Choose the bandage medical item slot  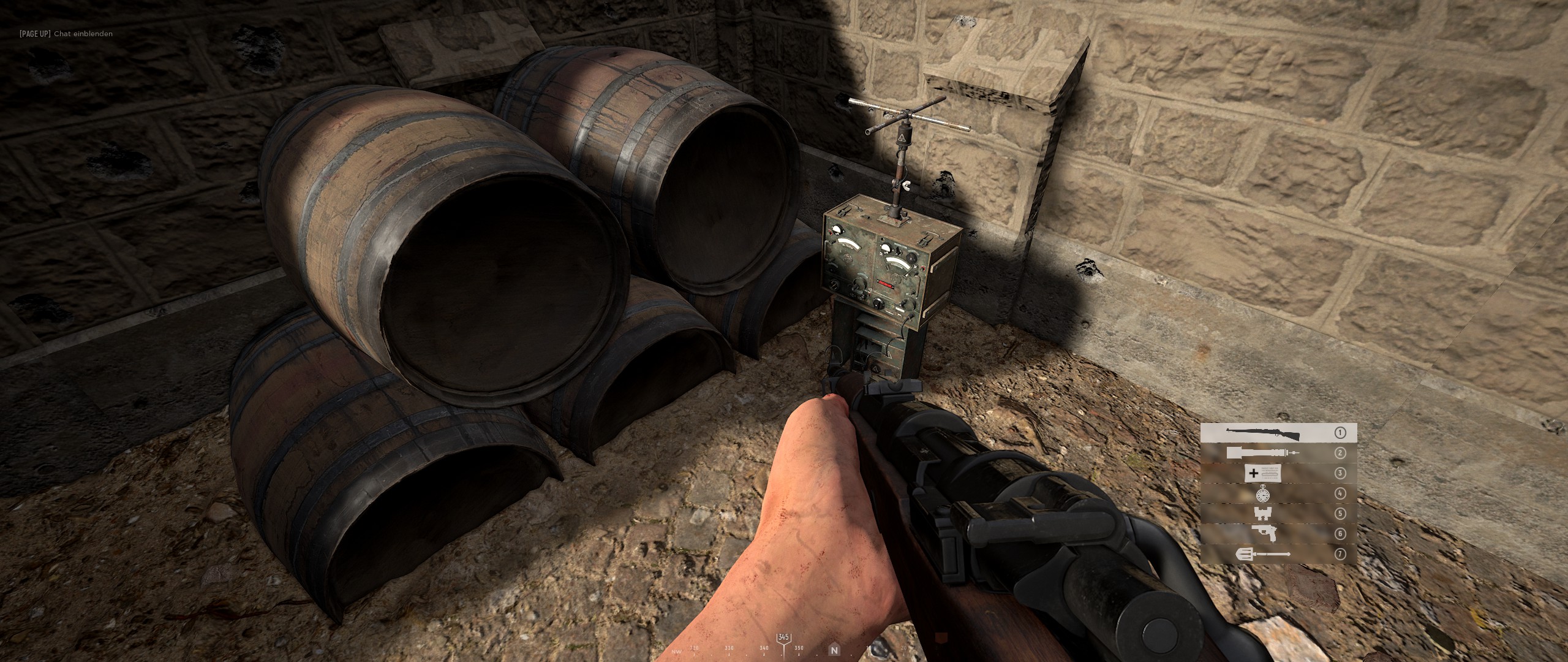point(1278,473)
